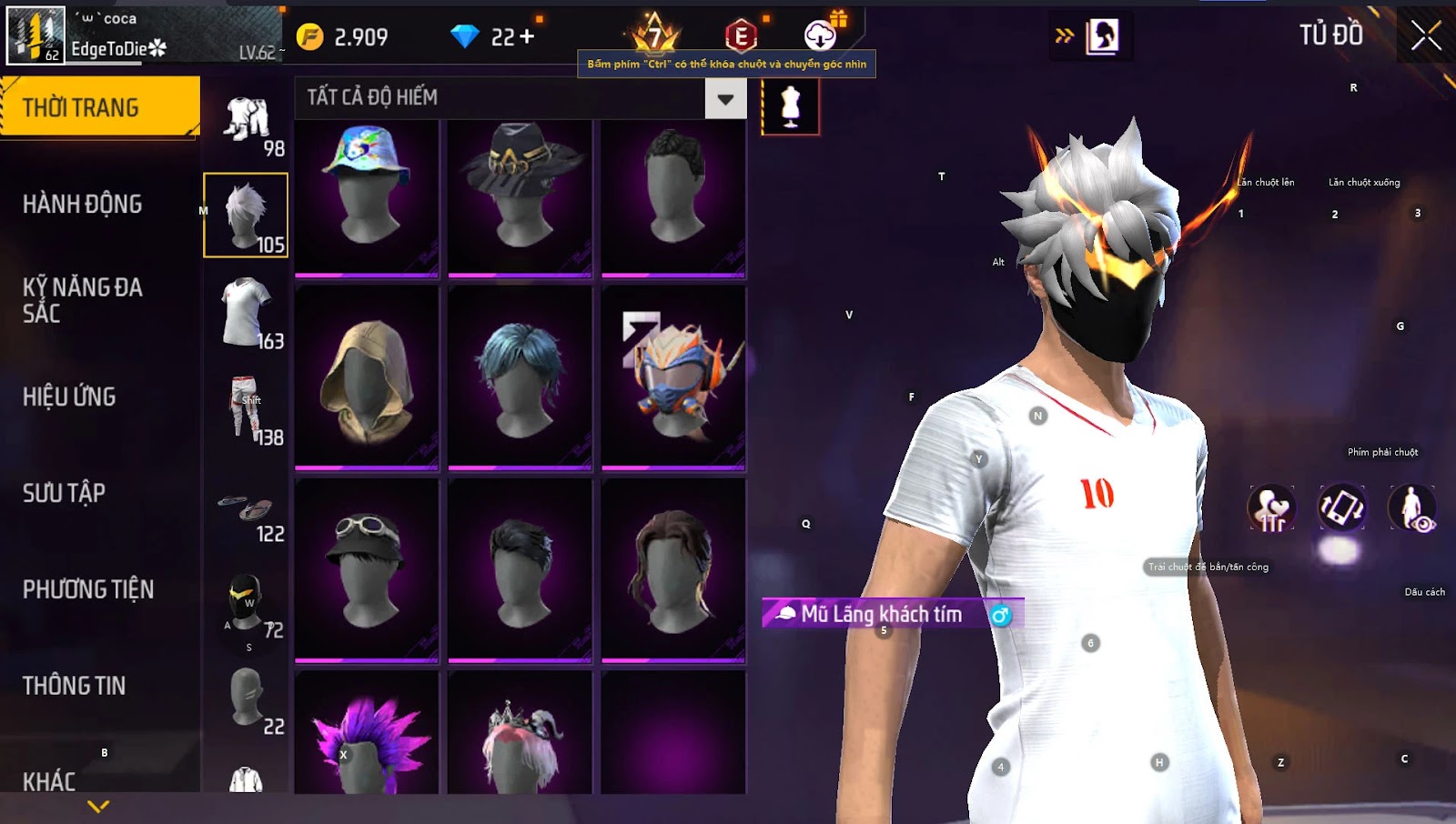
Task: Open the Hành Động tab
Action: tap(83, 204)
